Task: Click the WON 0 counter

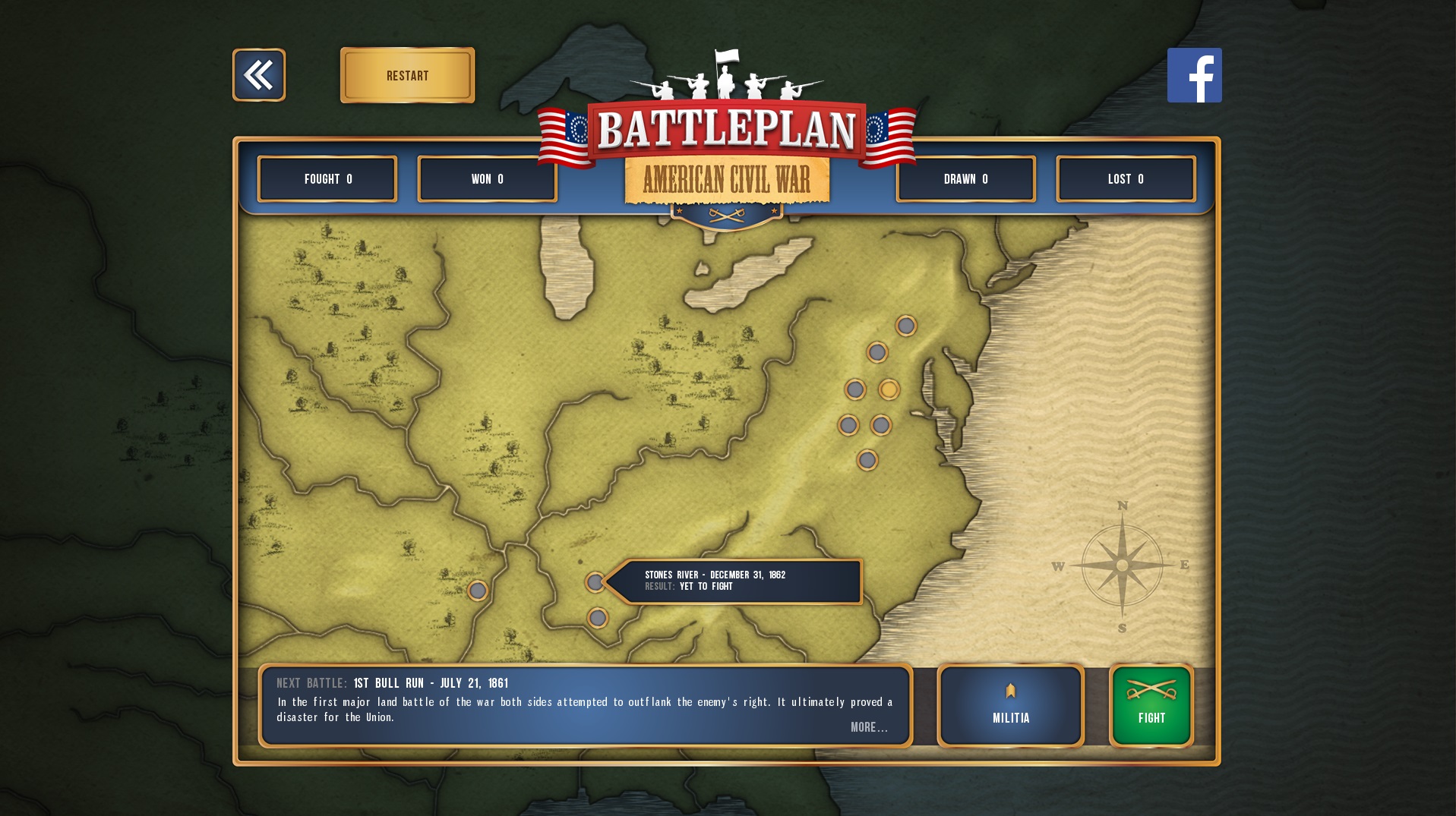Action: tap(487, 178)
